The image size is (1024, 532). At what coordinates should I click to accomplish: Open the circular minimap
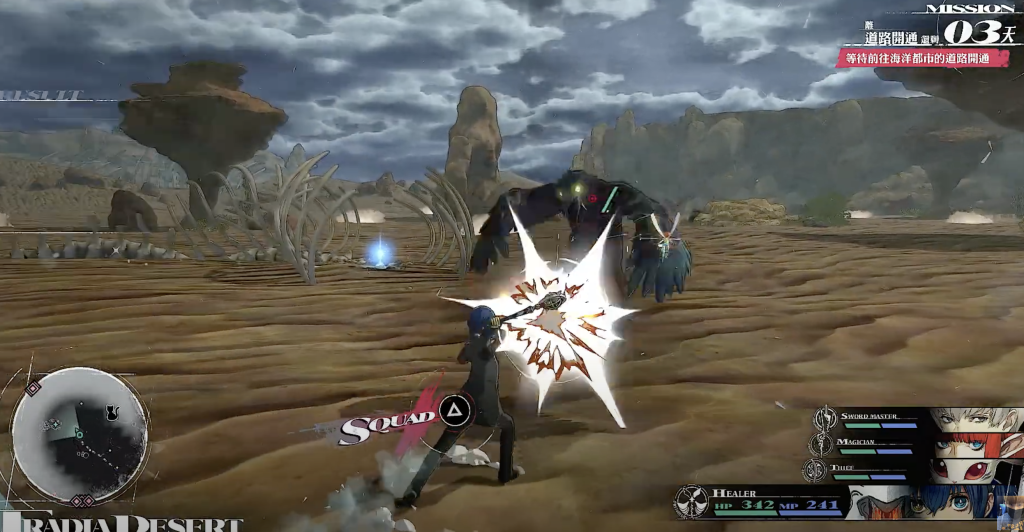tap(80, 436)
